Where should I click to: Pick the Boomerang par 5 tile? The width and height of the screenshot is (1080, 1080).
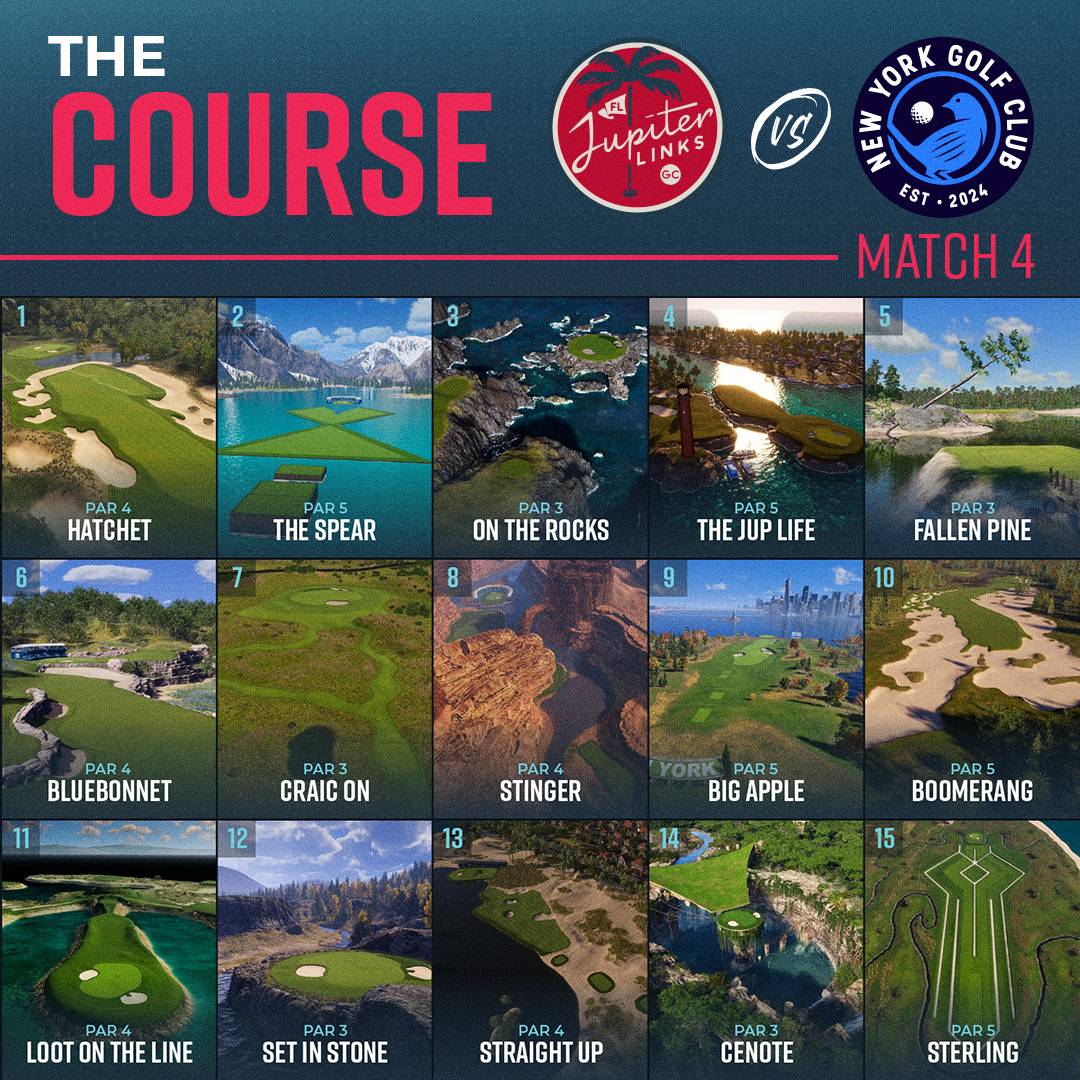(x=972, y=688)
